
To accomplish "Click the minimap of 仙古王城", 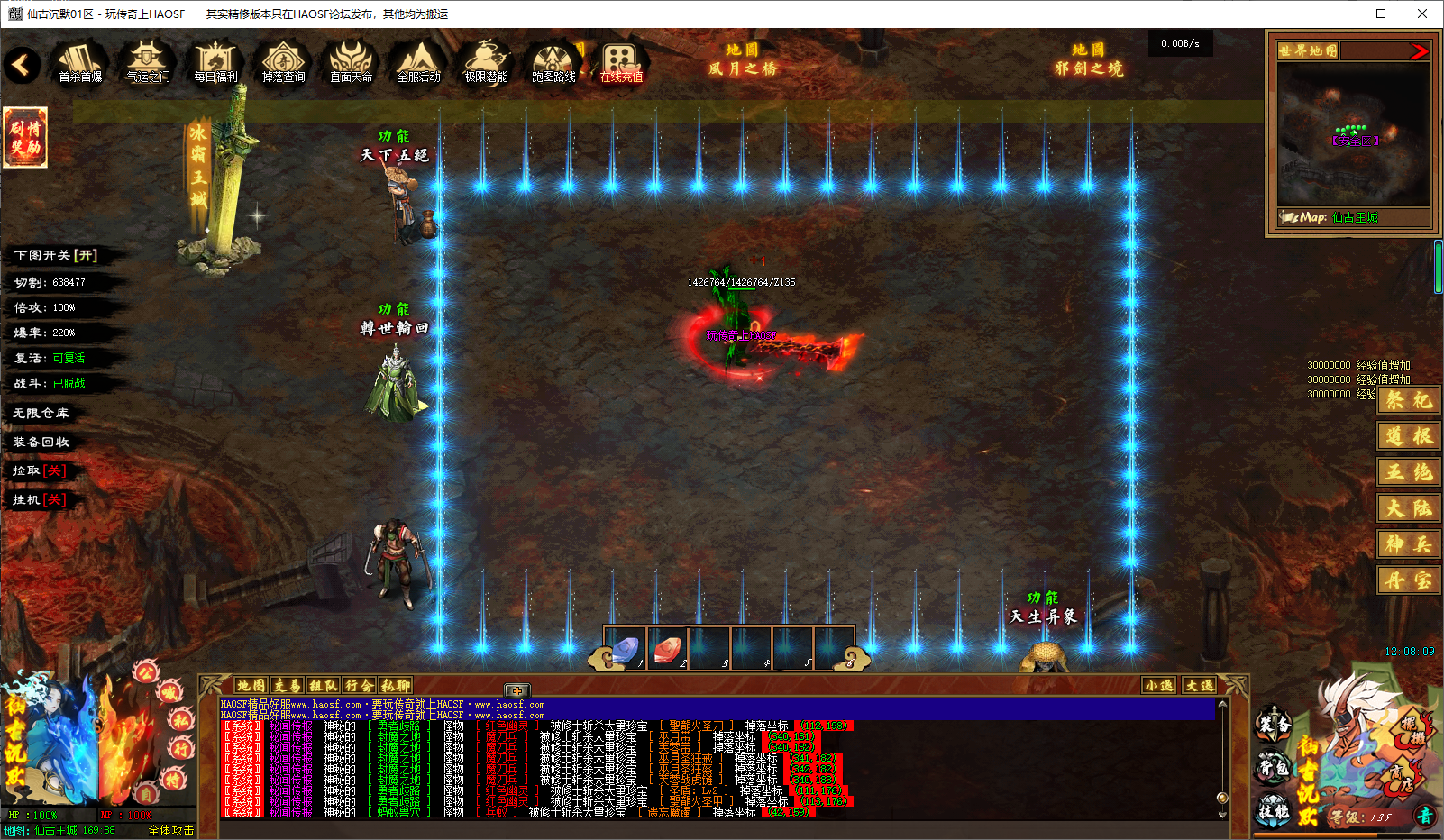I will [x=1353, y=135].
